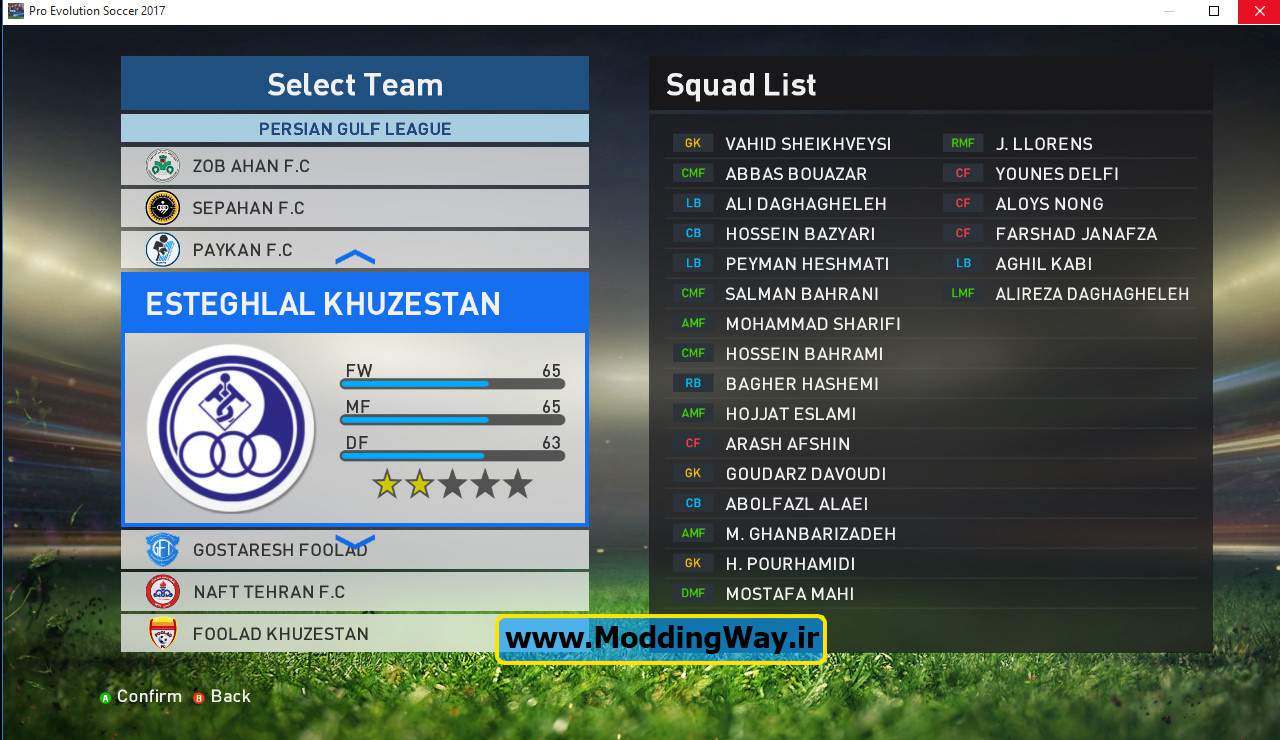Image resolution: width=1280 pixels, height=740 pixels.
Task: Click the up arrow above Esteghlal Khuzestan
Action: 355,258
